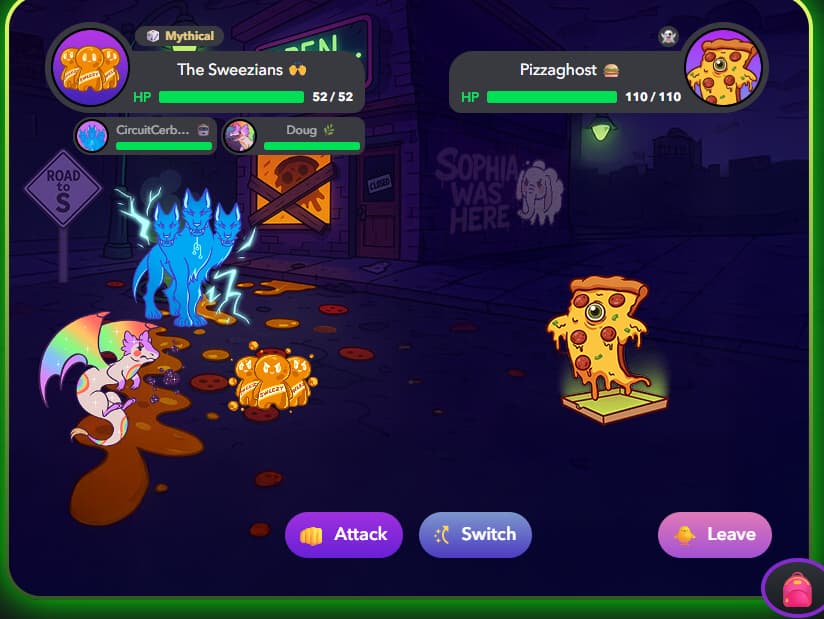The height and width of the screenshot is (619, 824).
Task: Click The Sweezians portrait
Action: click(x=90, y=67)
